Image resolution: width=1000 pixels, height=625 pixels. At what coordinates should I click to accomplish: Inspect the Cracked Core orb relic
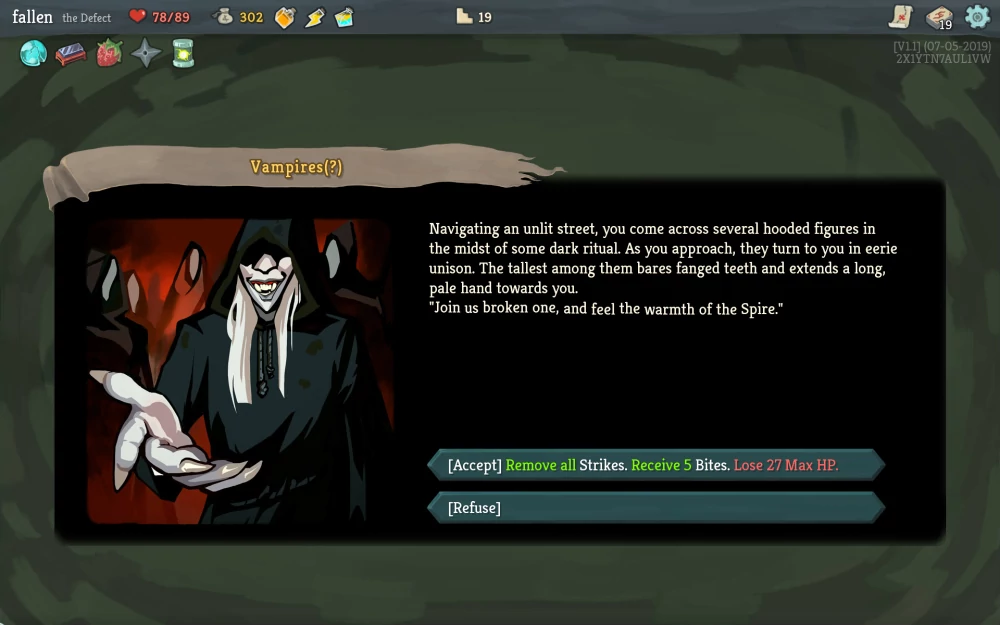[x=34, y=54]
